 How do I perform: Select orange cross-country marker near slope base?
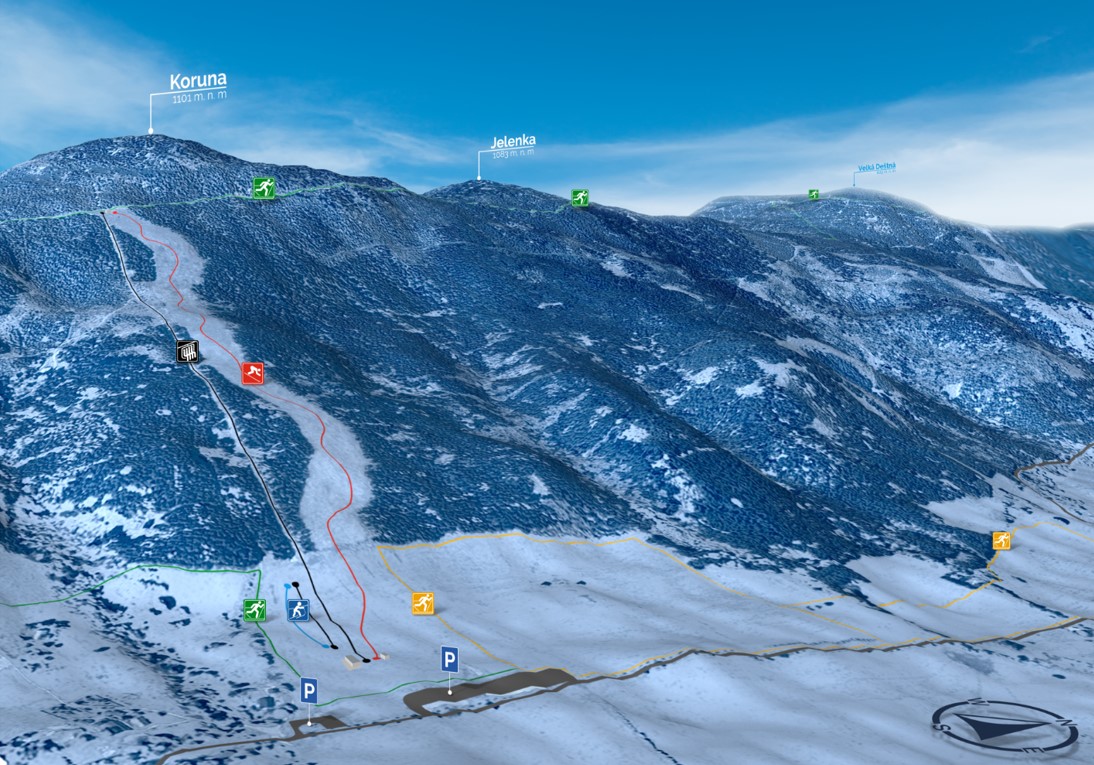423,603
